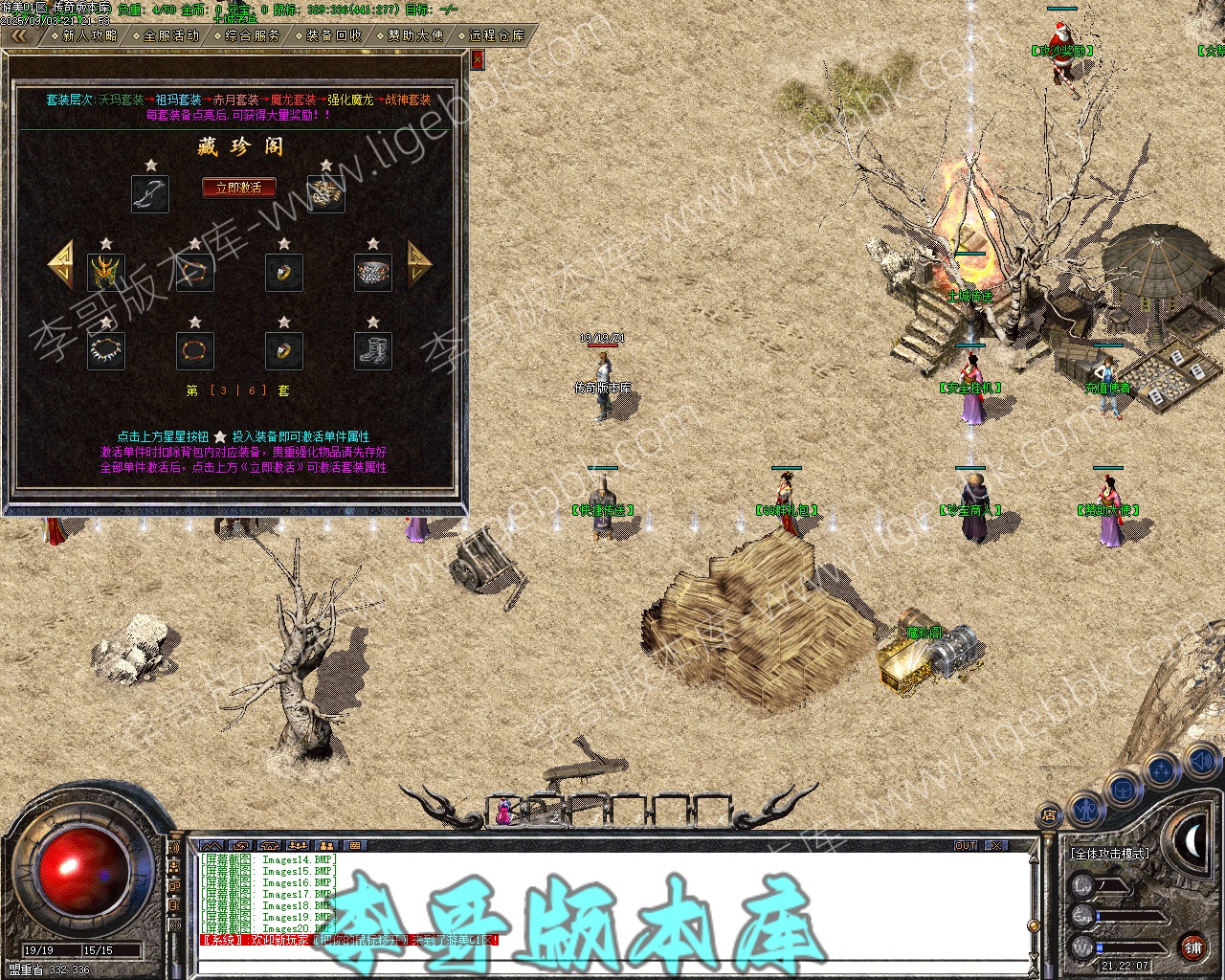The image size is (1225, 980).
Task: Toggle sound with the speaker orb icon
Action: pyautogui.click(x=1201, y=763)
